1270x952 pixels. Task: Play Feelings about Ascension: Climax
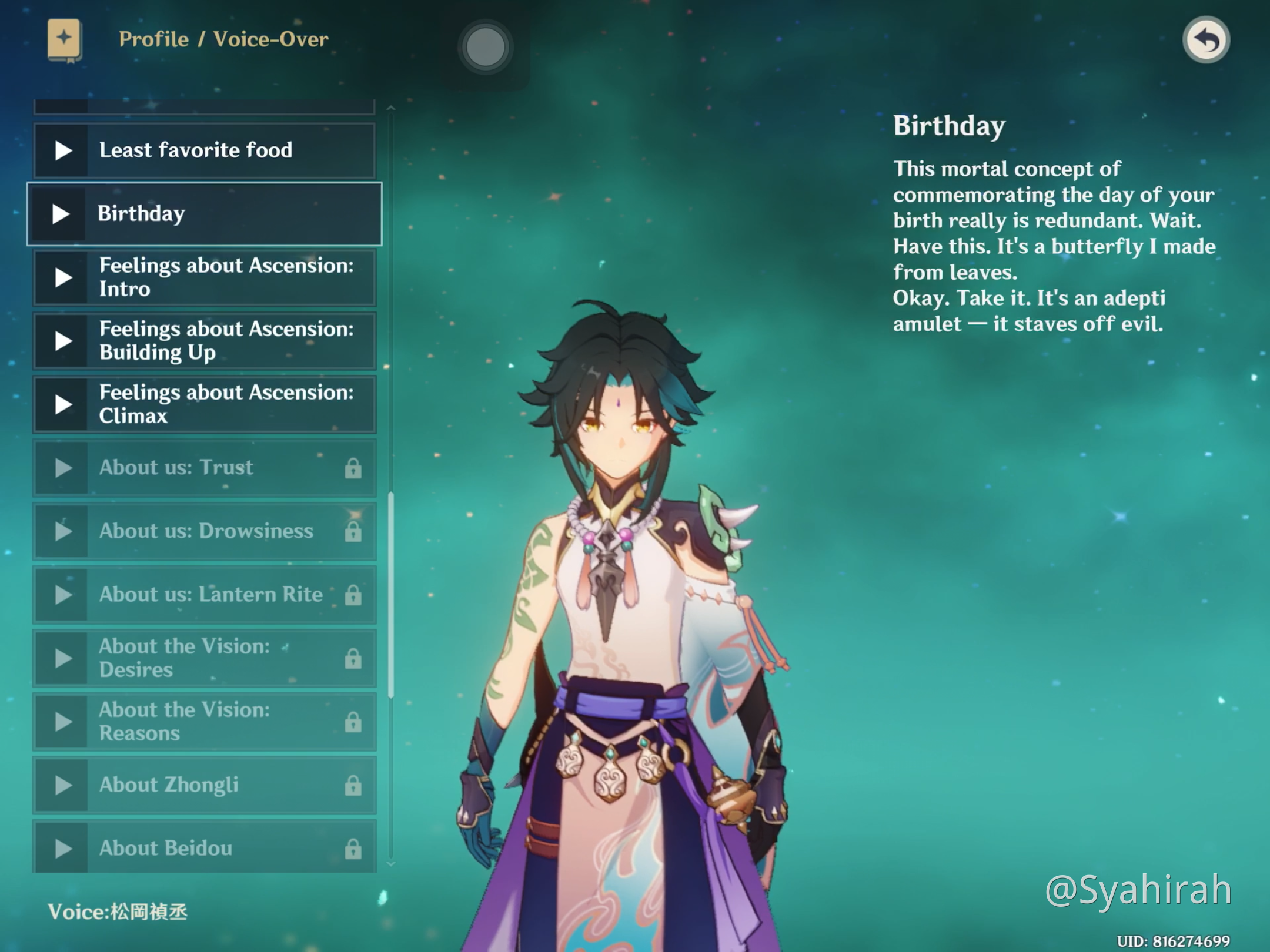pos(62,404)
